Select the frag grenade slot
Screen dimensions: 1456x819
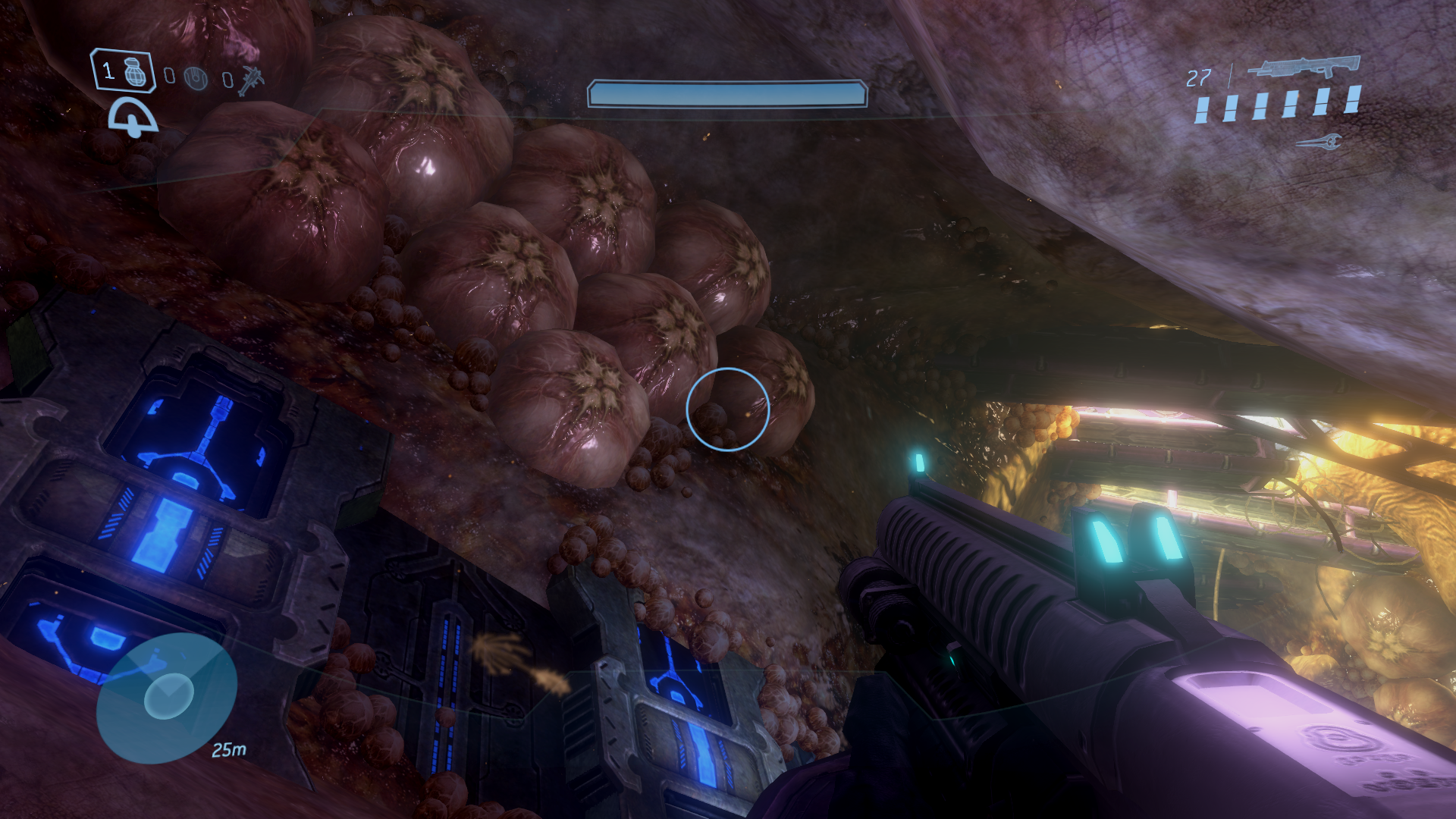point(124,71)
